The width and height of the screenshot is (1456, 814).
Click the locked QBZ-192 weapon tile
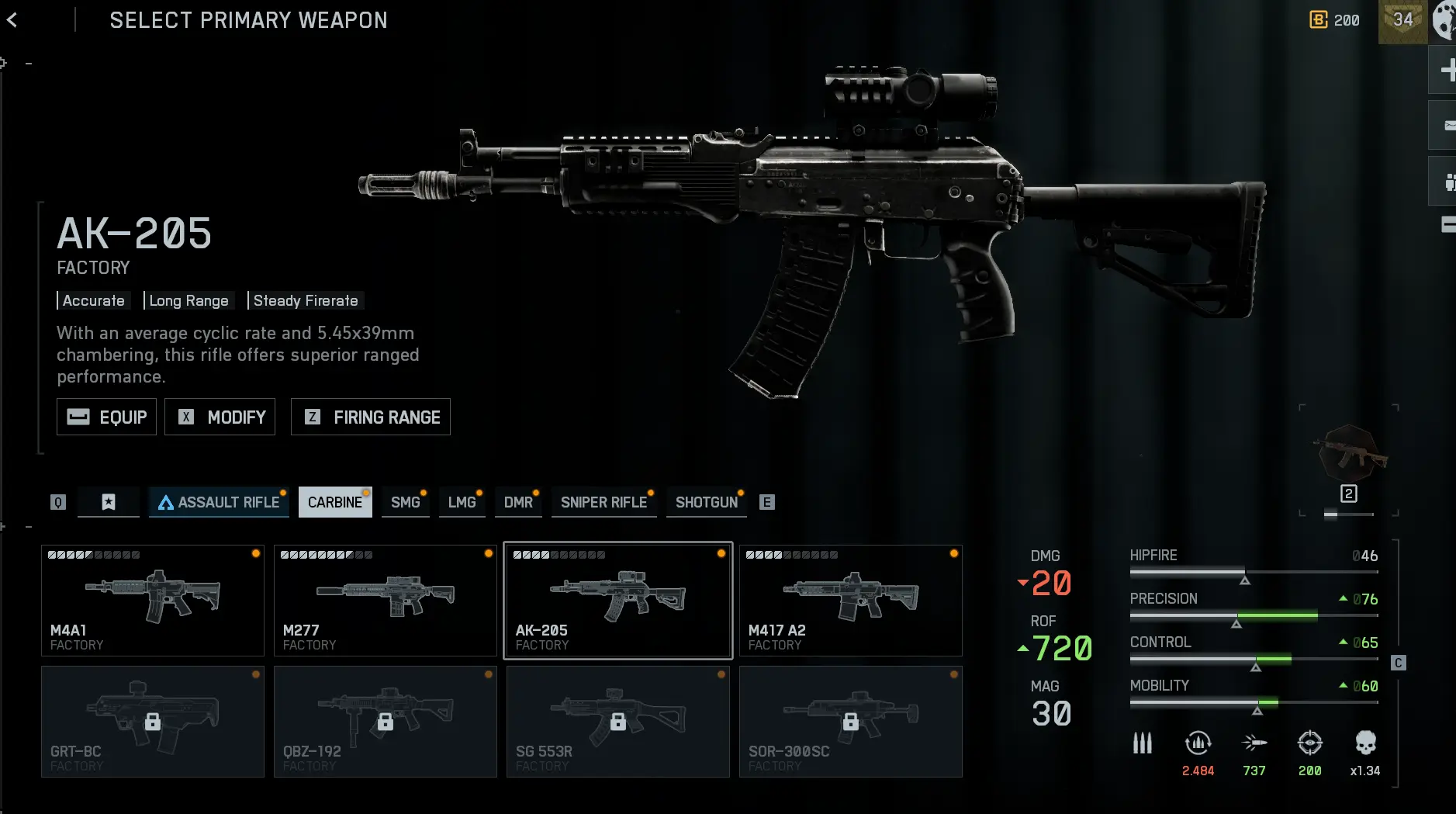click(386, 722)
